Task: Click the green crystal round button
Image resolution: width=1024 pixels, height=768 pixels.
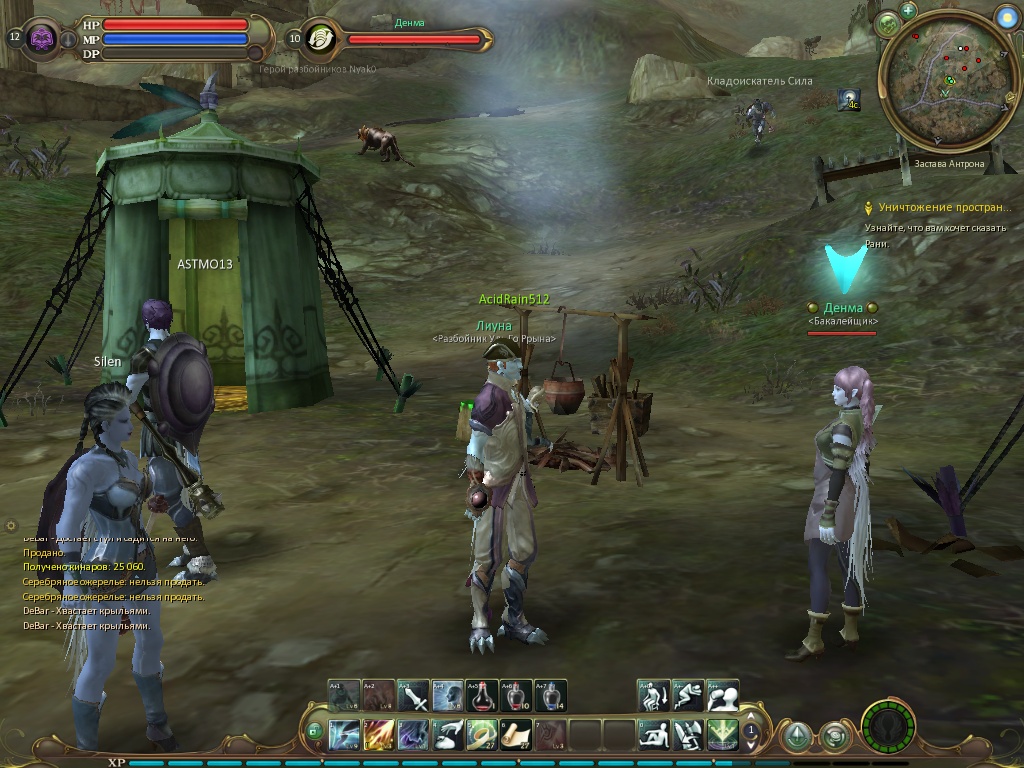Action: click(796, 737)
